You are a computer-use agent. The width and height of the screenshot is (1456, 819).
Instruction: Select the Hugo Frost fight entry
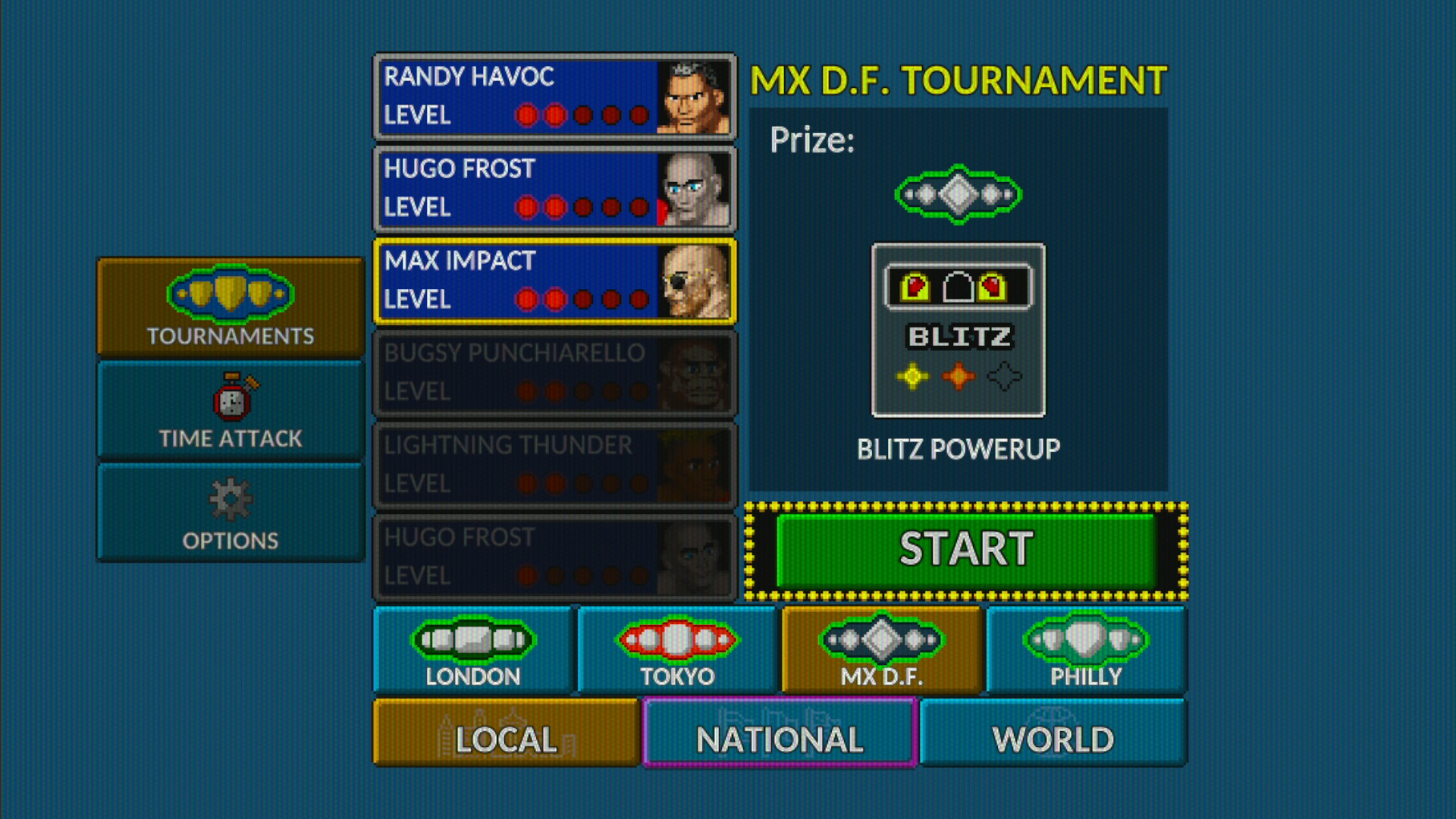(x=531, y=188)
